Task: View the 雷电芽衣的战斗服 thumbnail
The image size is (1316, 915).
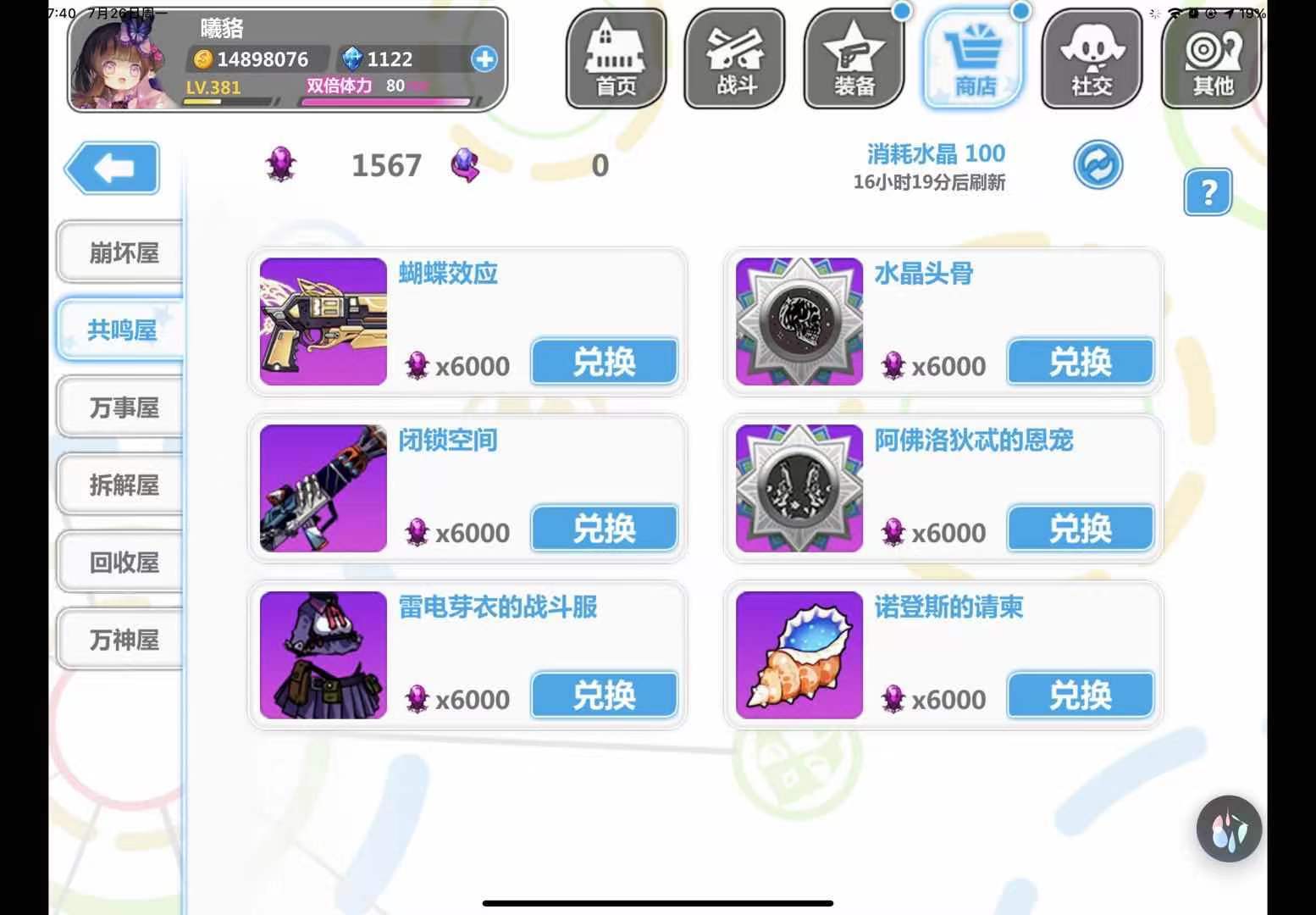Action: click(323, 654)
